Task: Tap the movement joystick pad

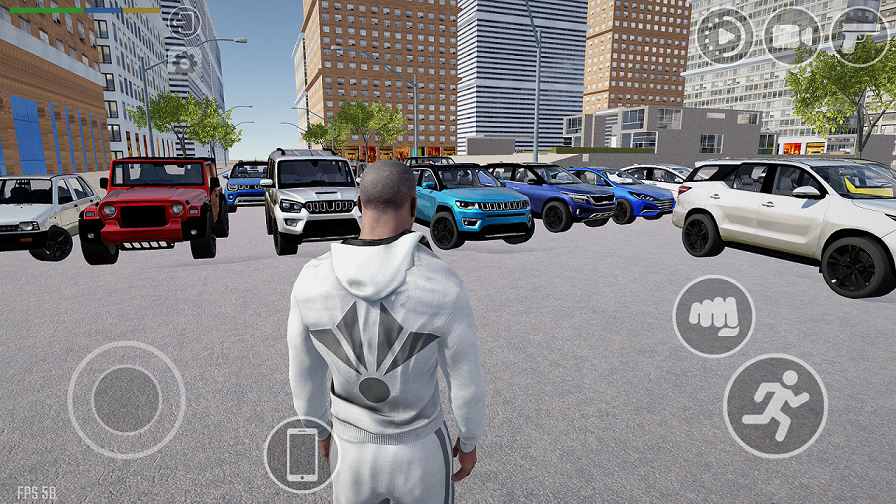Action: click(x=126, y=400)
